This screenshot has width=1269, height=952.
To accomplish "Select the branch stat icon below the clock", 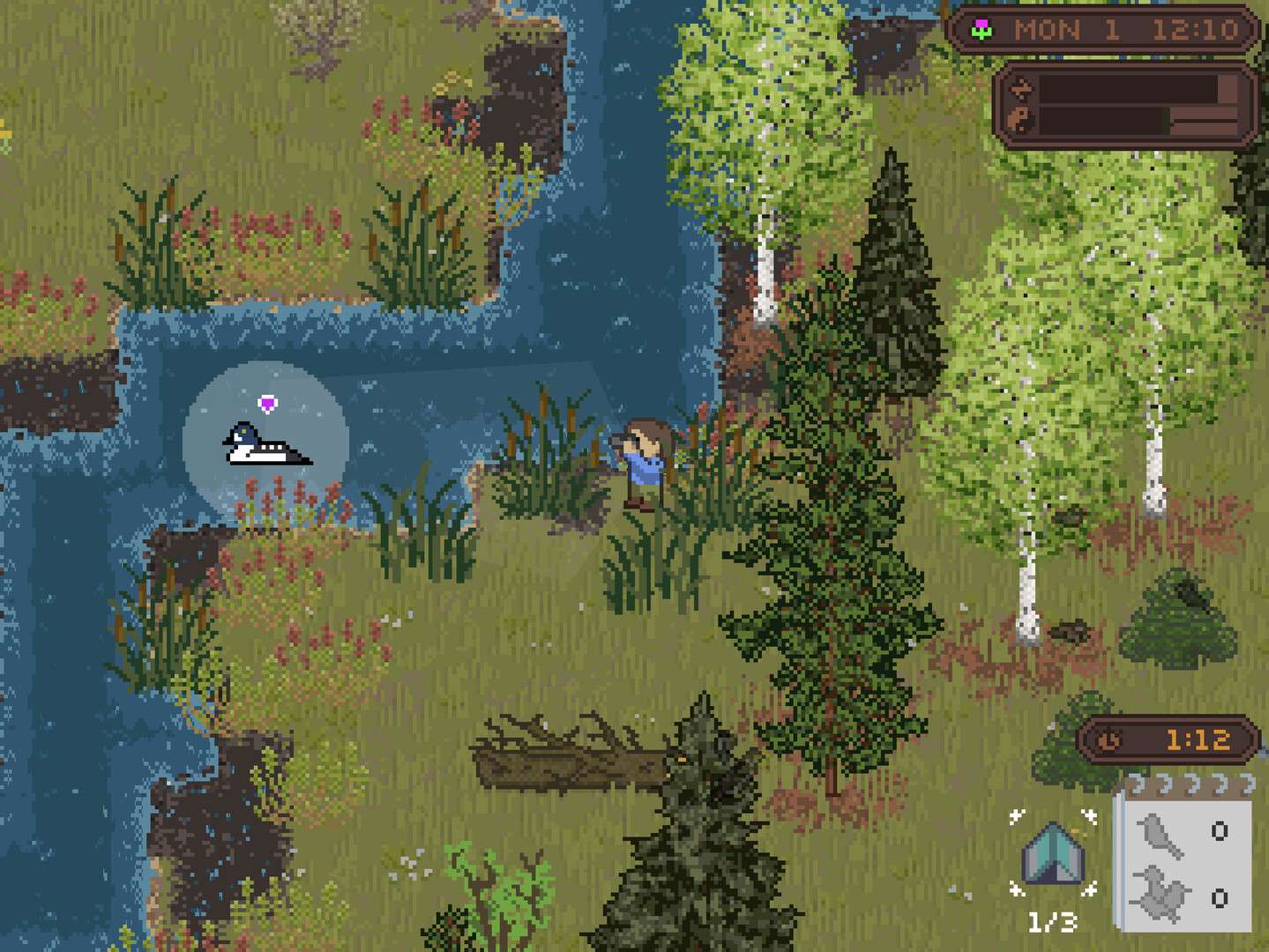I will tap(1020, 88).
